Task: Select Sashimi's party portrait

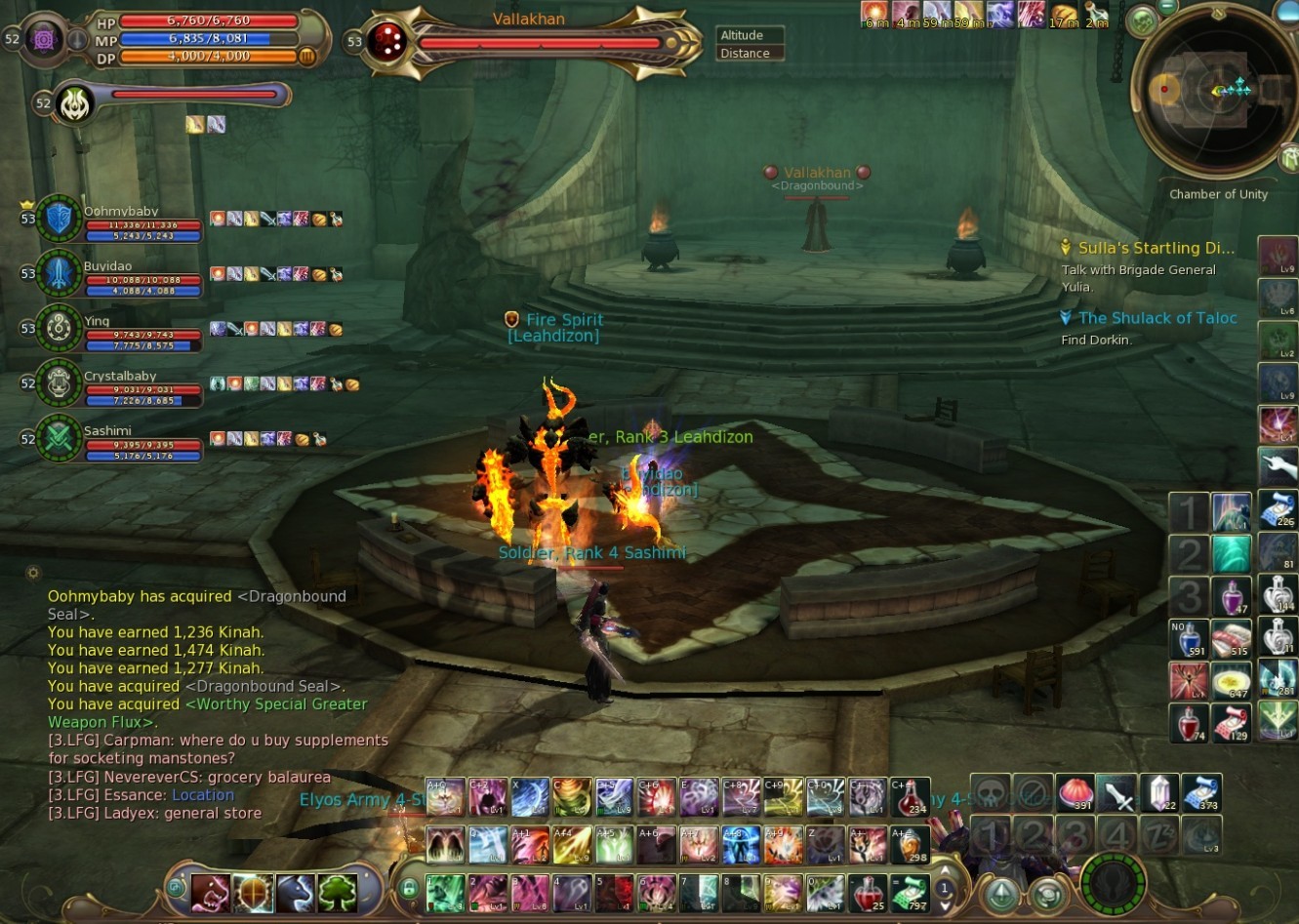Action: tap(60, 438)
